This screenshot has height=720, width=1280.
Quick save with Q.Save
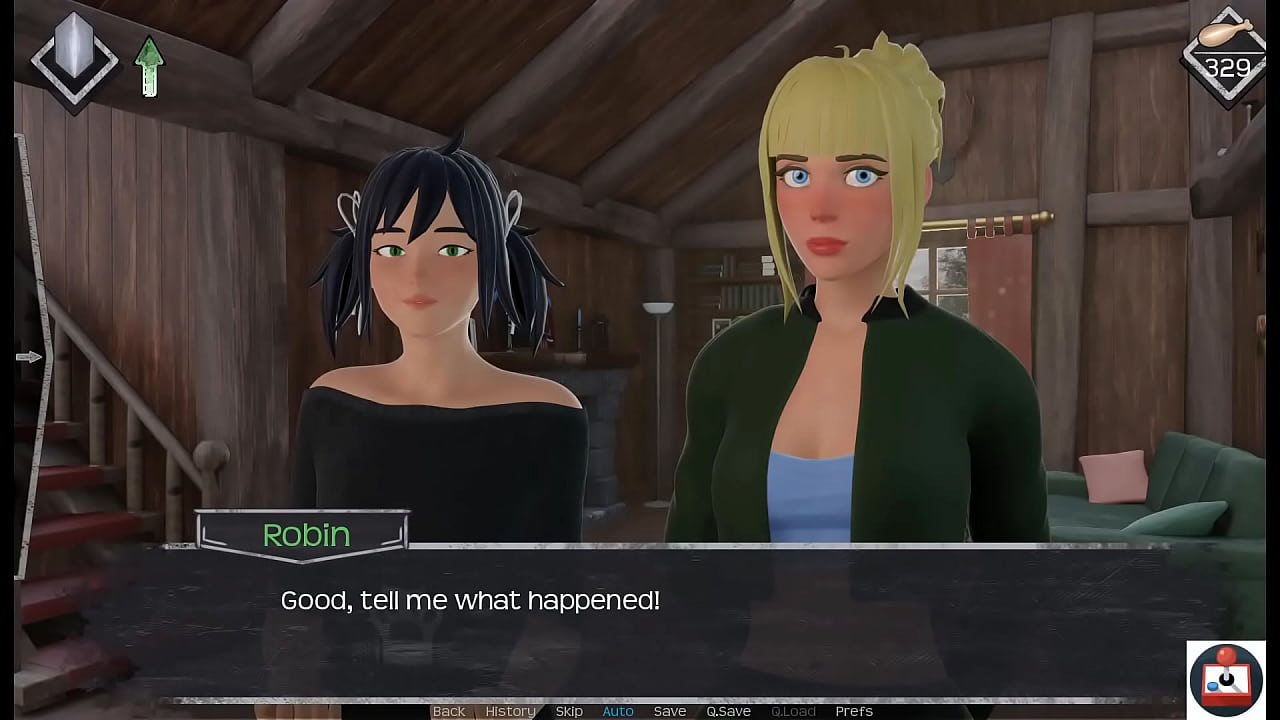pyautogui.click(x=728, y=711)
